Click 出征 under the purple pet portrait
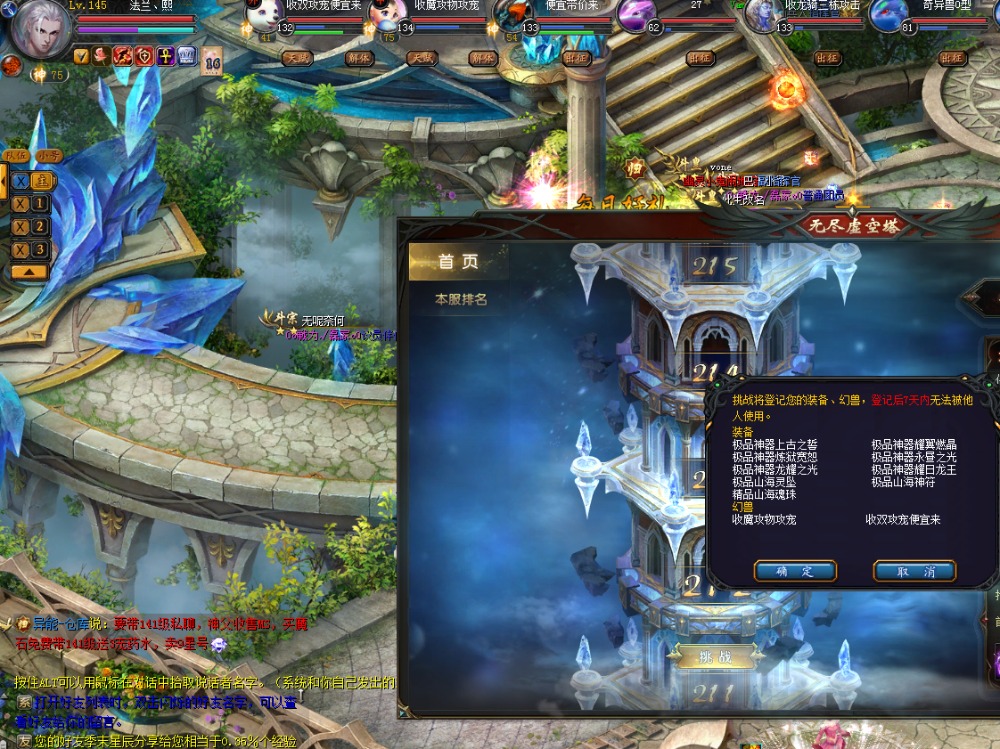 click(x=700, y=58)
